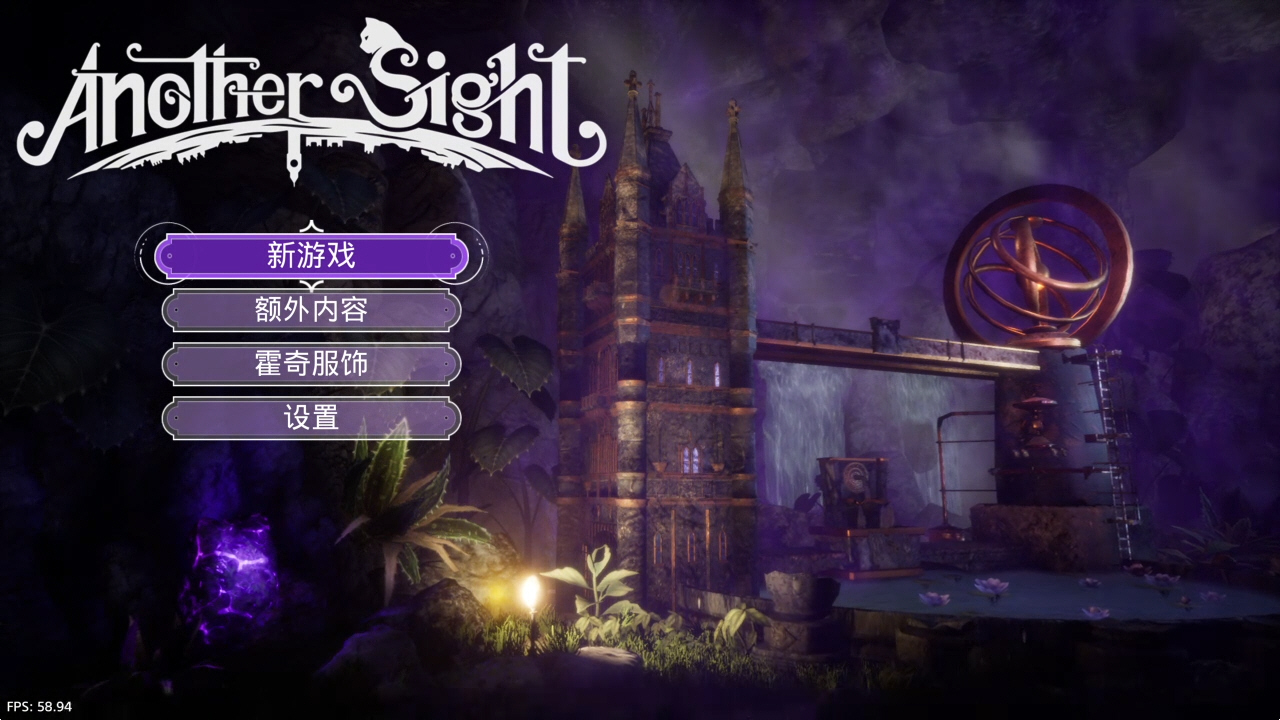The height and width of the screenshot is (720, 1280).
Task: Select the 霍奇服饰 costumes option
Action: pos(311,364)
